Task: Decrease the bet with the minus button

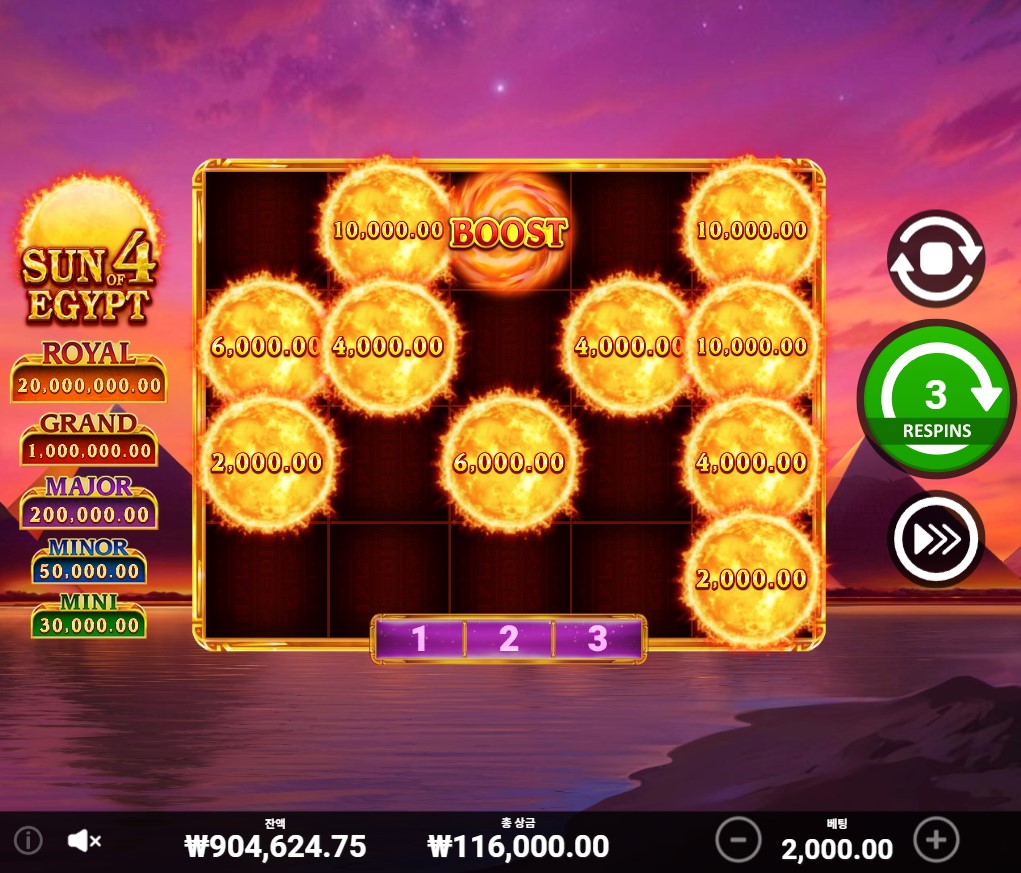Action: pos(738,840)
